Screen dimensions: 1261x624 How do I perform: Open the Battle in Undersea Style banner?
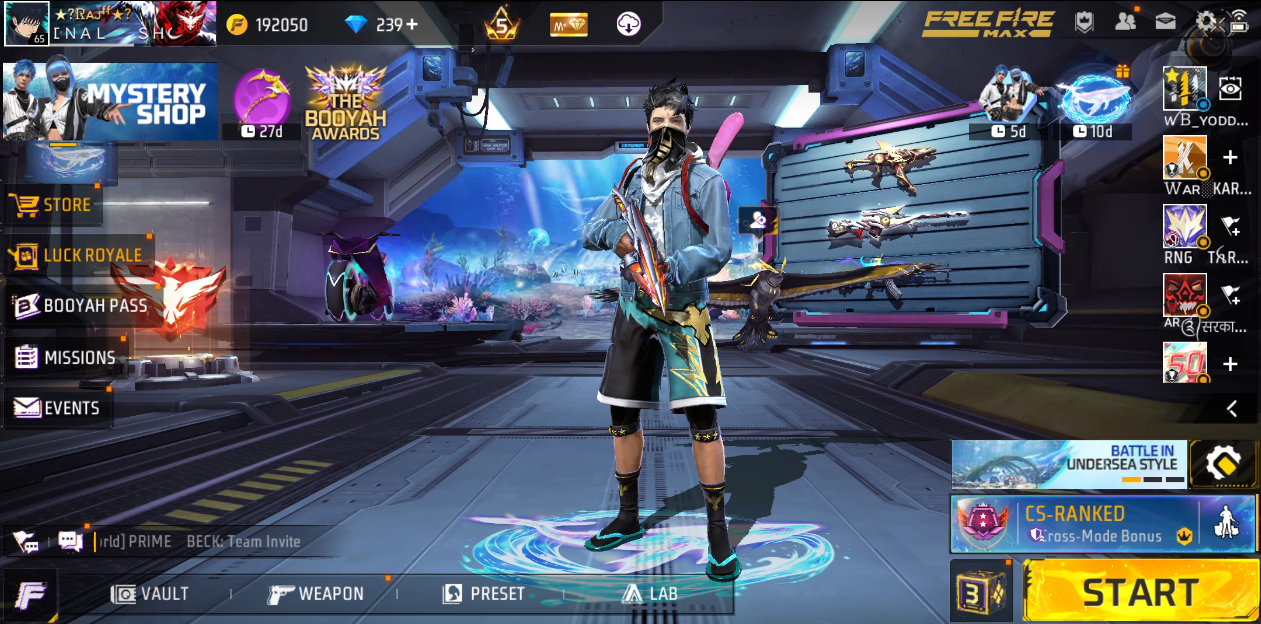coord(1068,464)
